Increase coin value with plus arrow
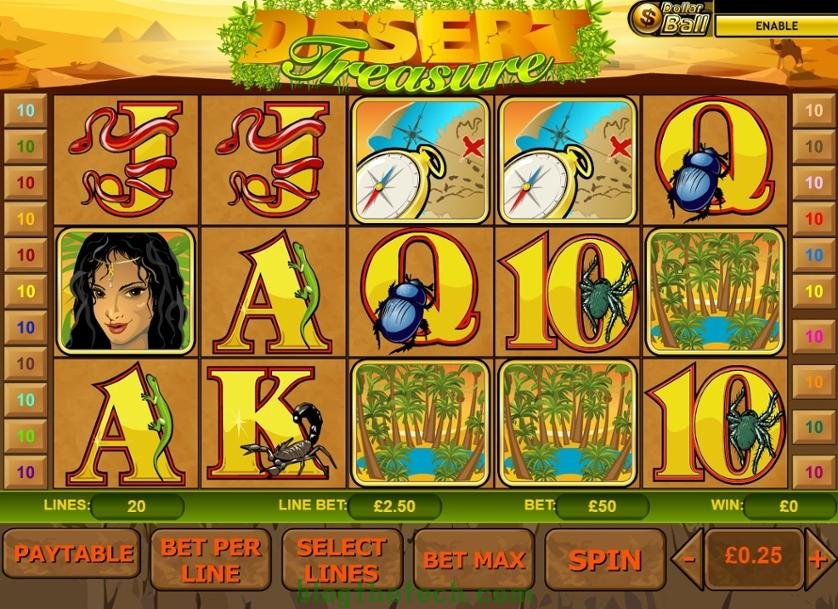The height and width of the screenshot is (609, 838). 820,558
